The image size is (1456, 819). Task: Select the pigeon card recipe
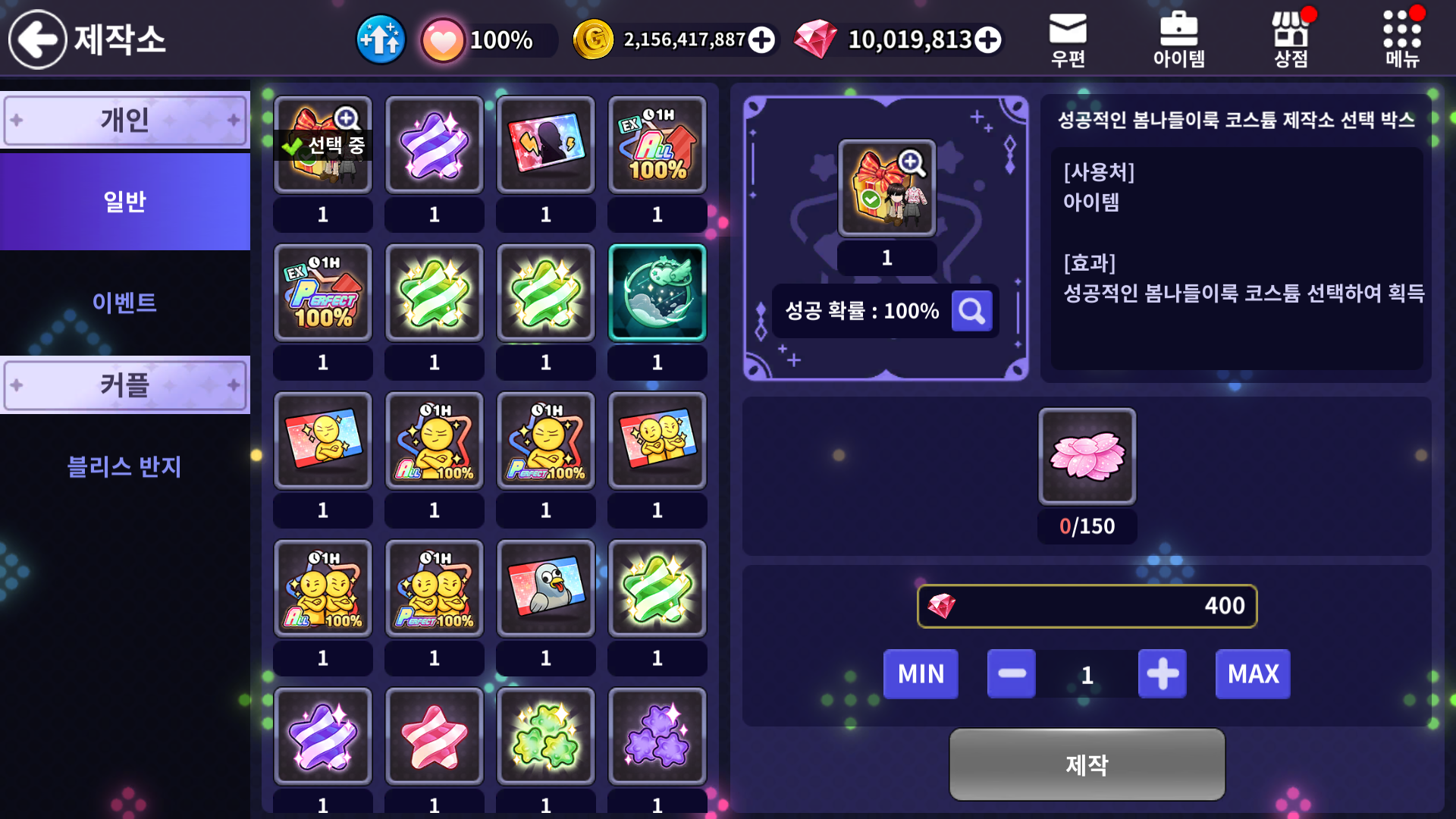[x=546, y=588]
